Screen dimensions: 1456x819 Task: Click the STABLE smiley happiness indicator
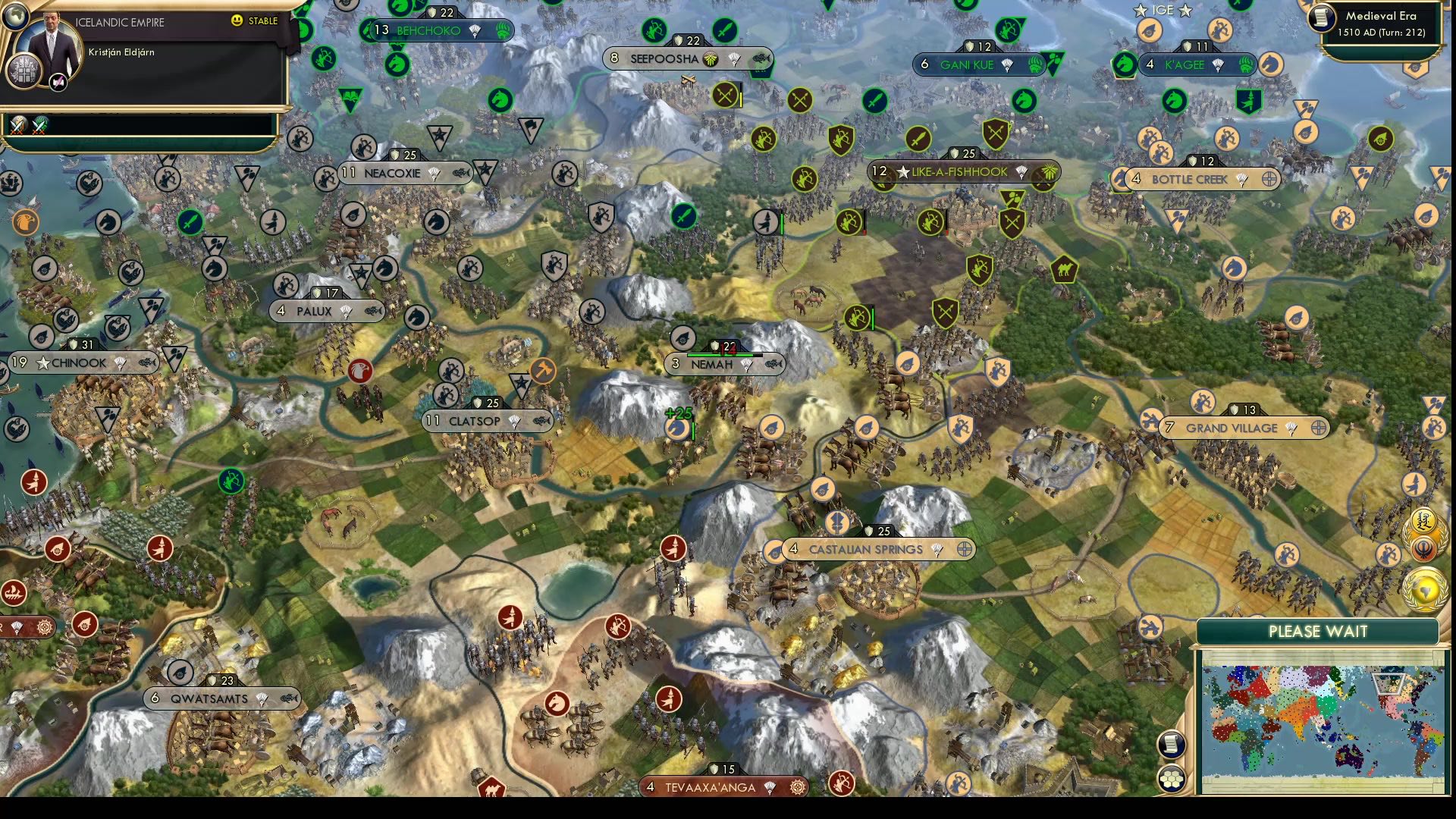click(237, 20)
